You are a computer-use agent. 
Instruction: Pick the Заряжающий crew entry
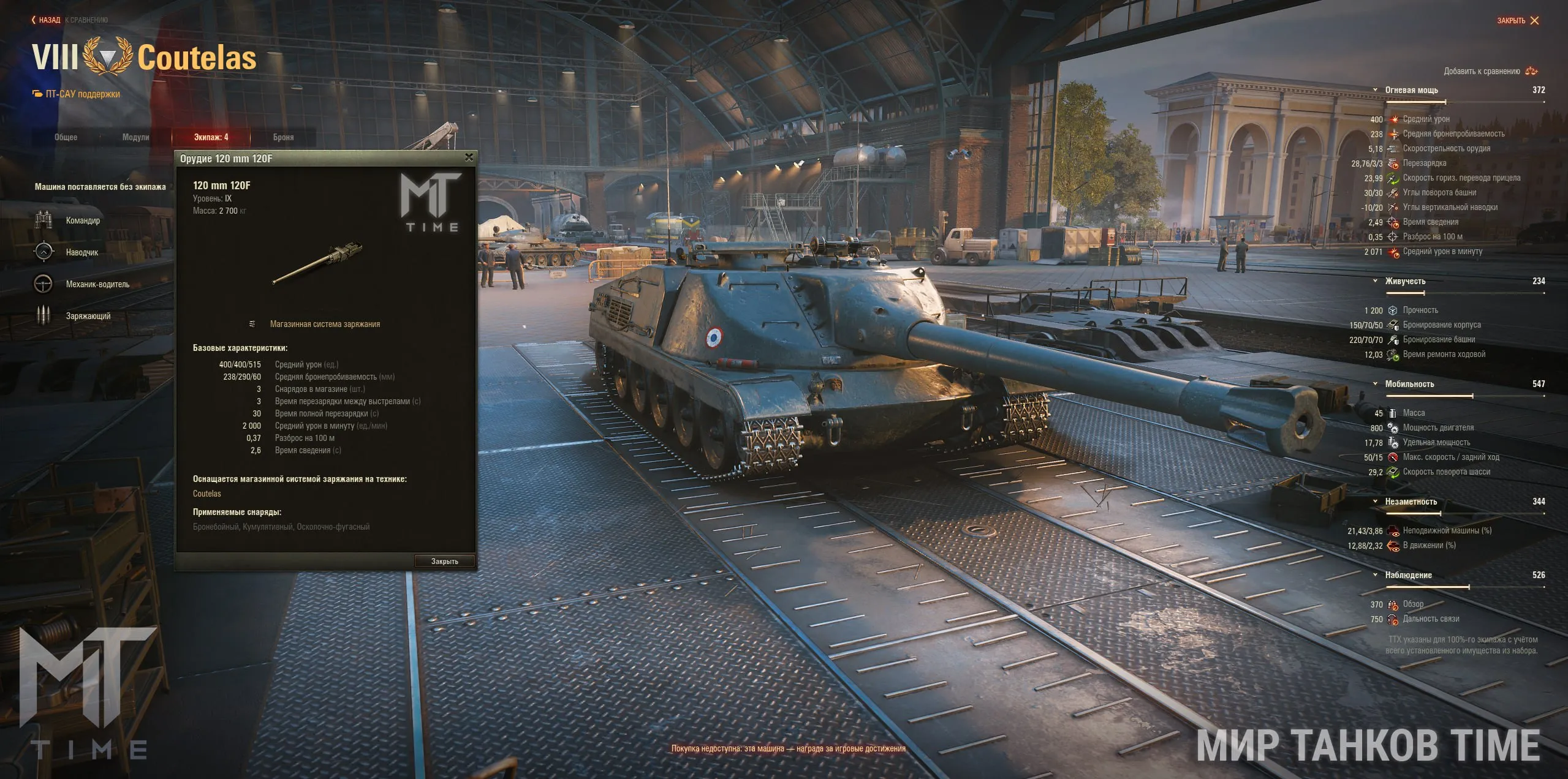coord(88,316)
